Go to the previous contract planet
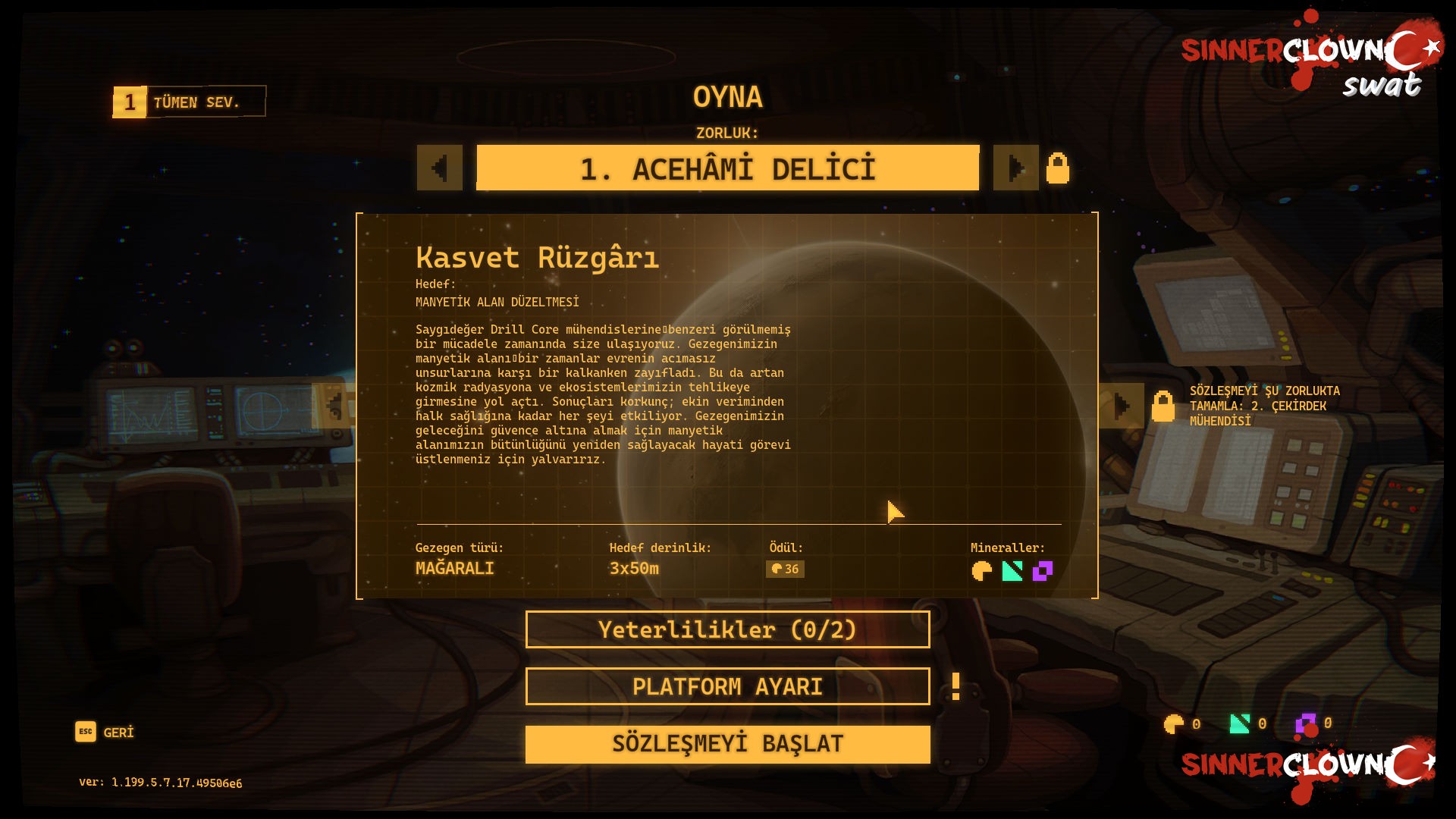1456x819 pixels. pos(334,406)
